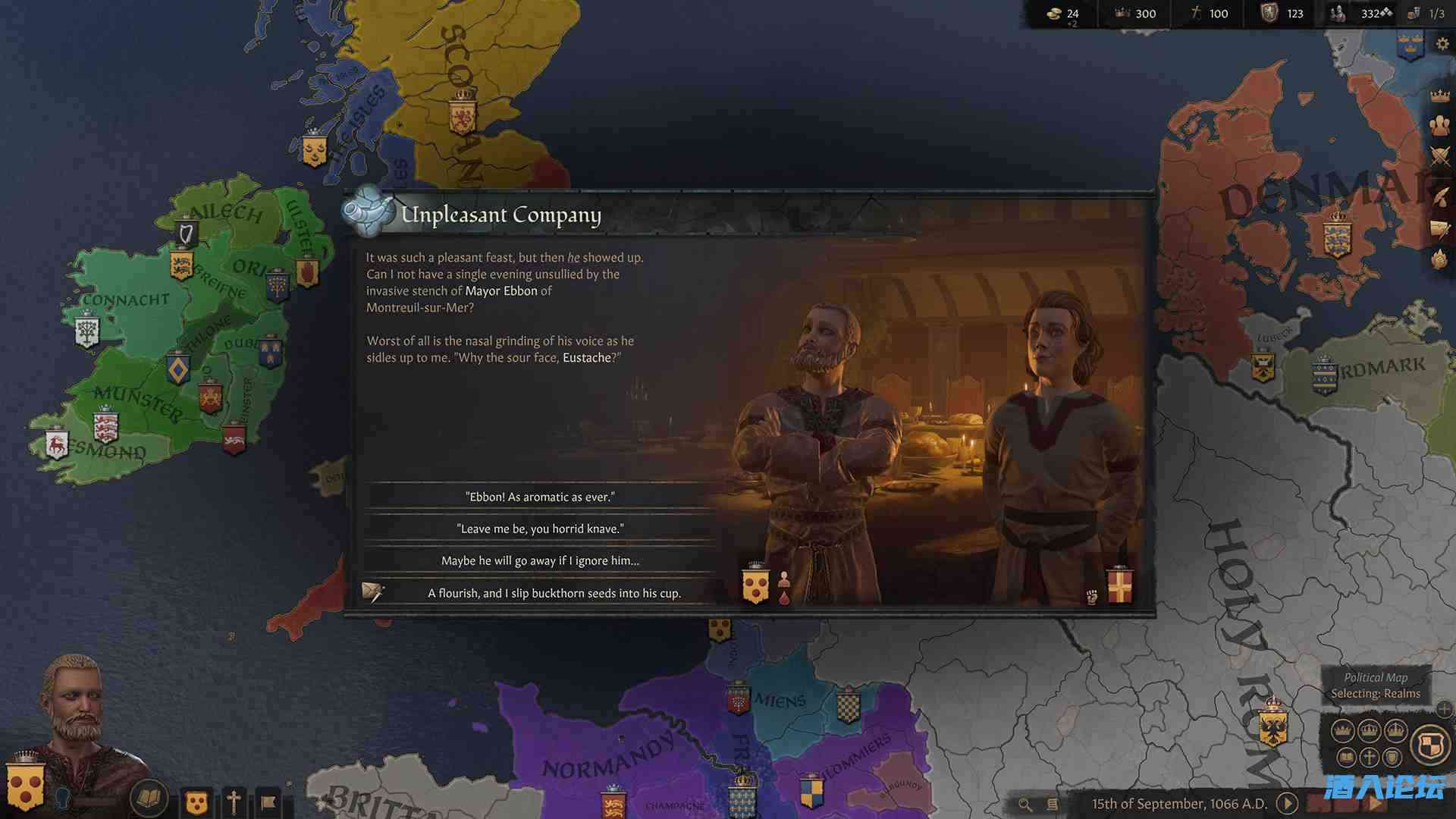Click the play button beside the date
The image size is (1456, 819).
tap(1287, 803)
